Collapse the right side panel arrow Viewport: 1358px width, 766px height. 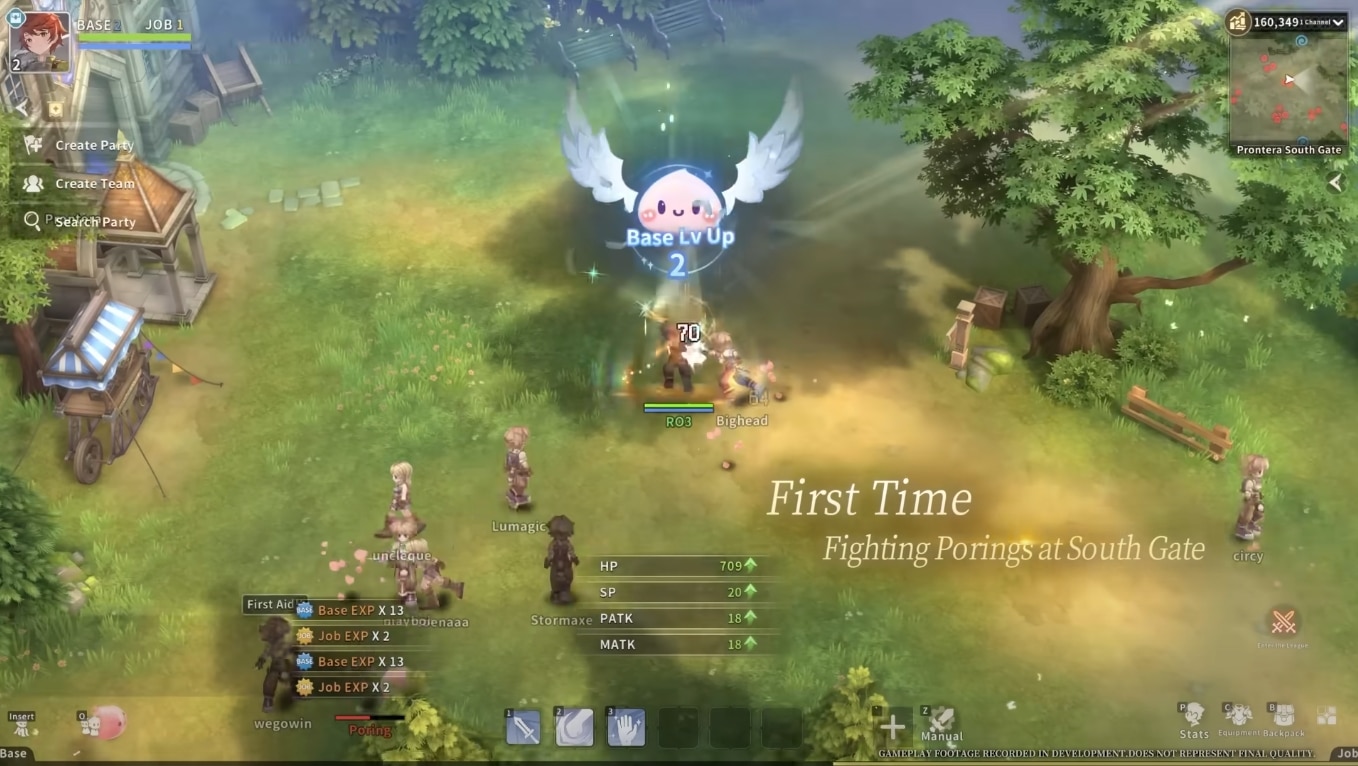1335,183
